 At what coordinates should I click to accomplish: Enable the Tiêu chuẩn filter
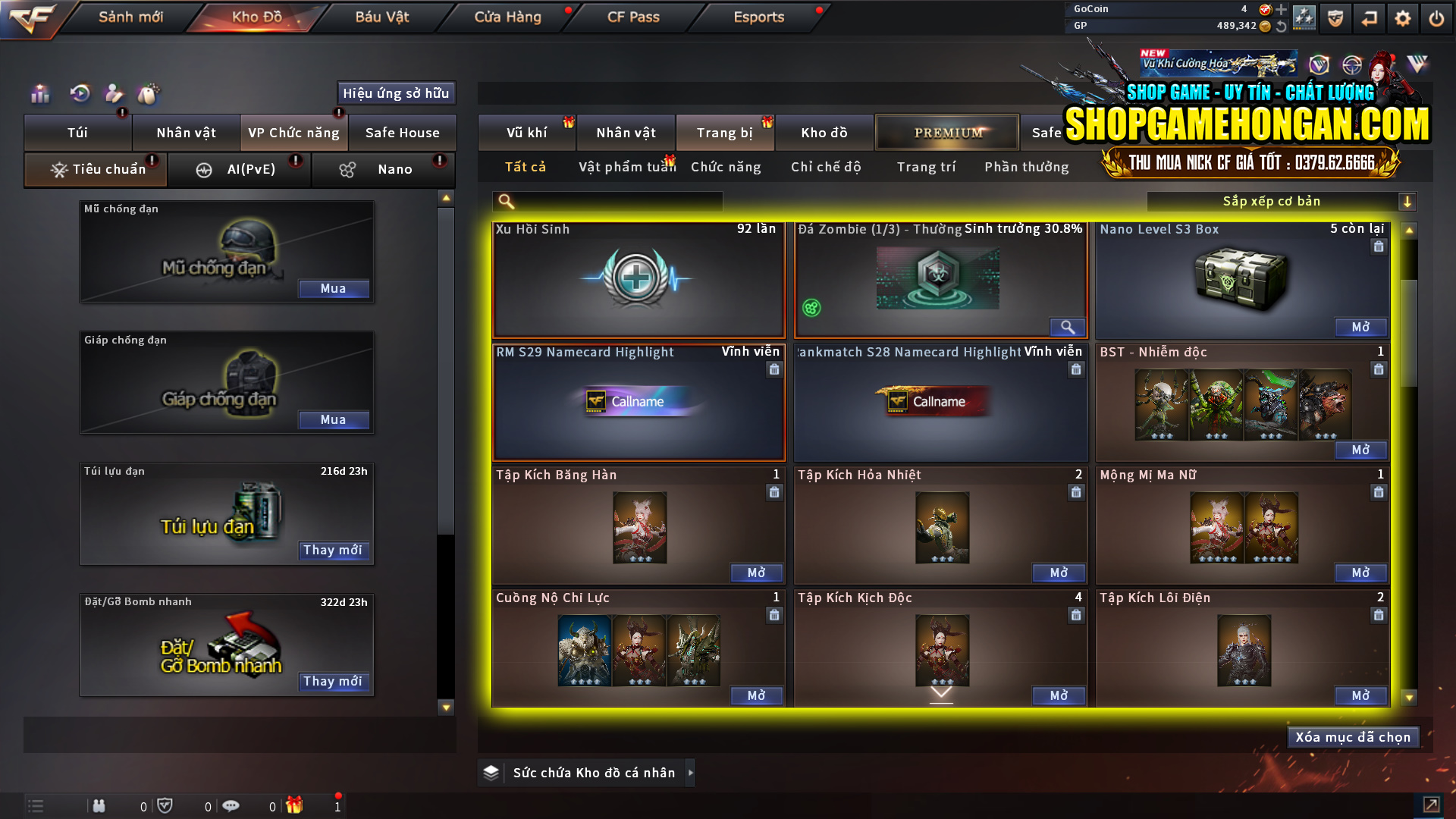[95, 169]
